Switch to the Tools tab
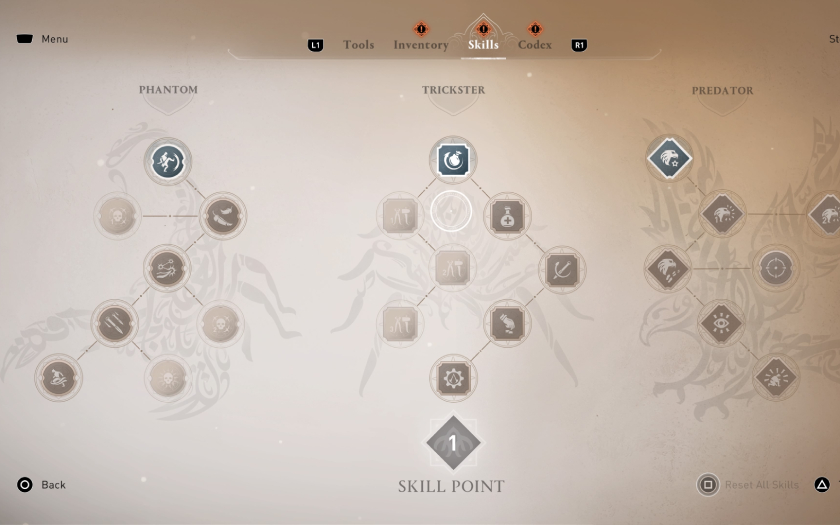The width and height of the screenshot is (840, 525). (x=358, y=45)
